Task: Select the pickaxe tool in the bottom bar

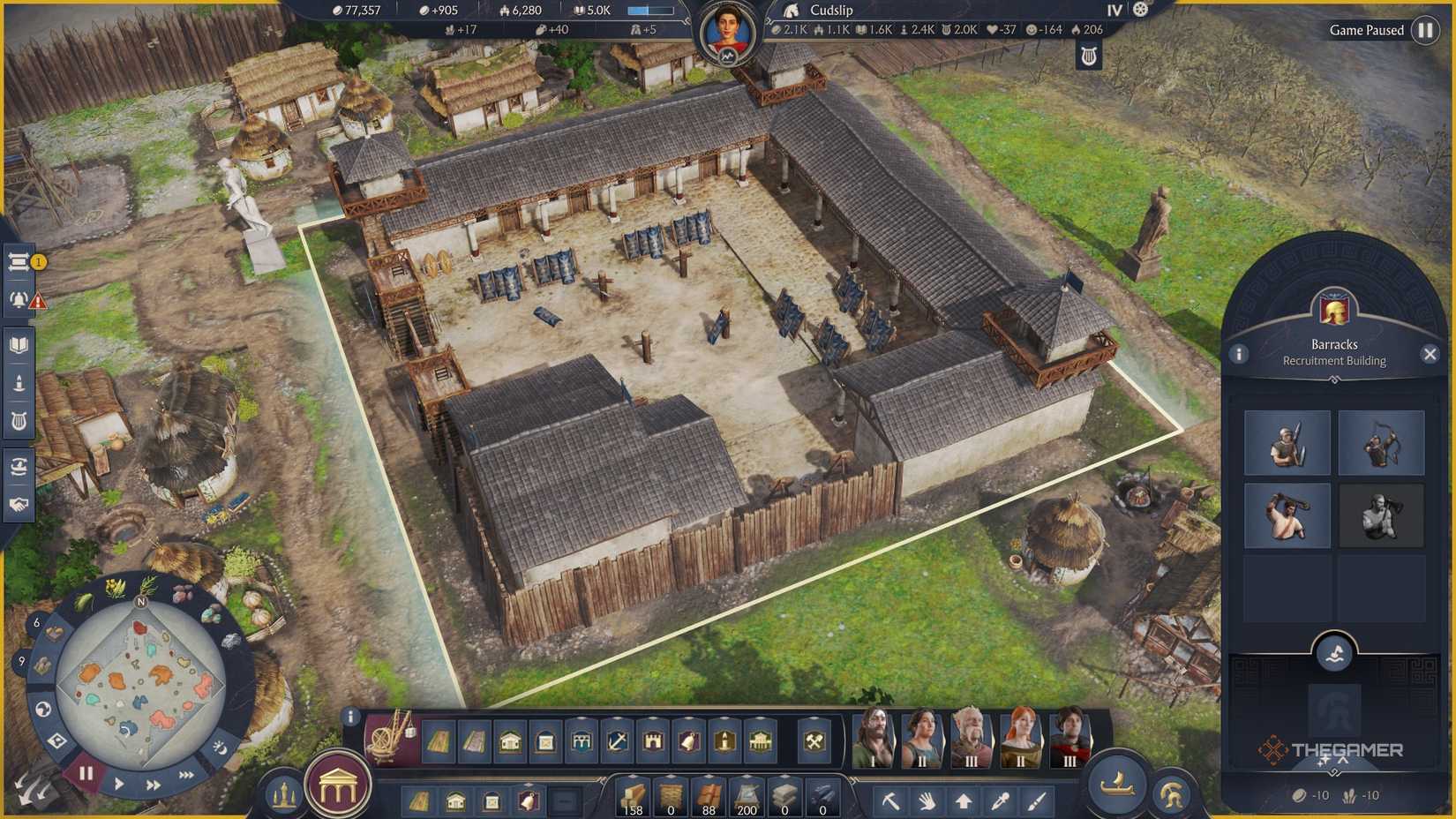Action: point(892,801)
